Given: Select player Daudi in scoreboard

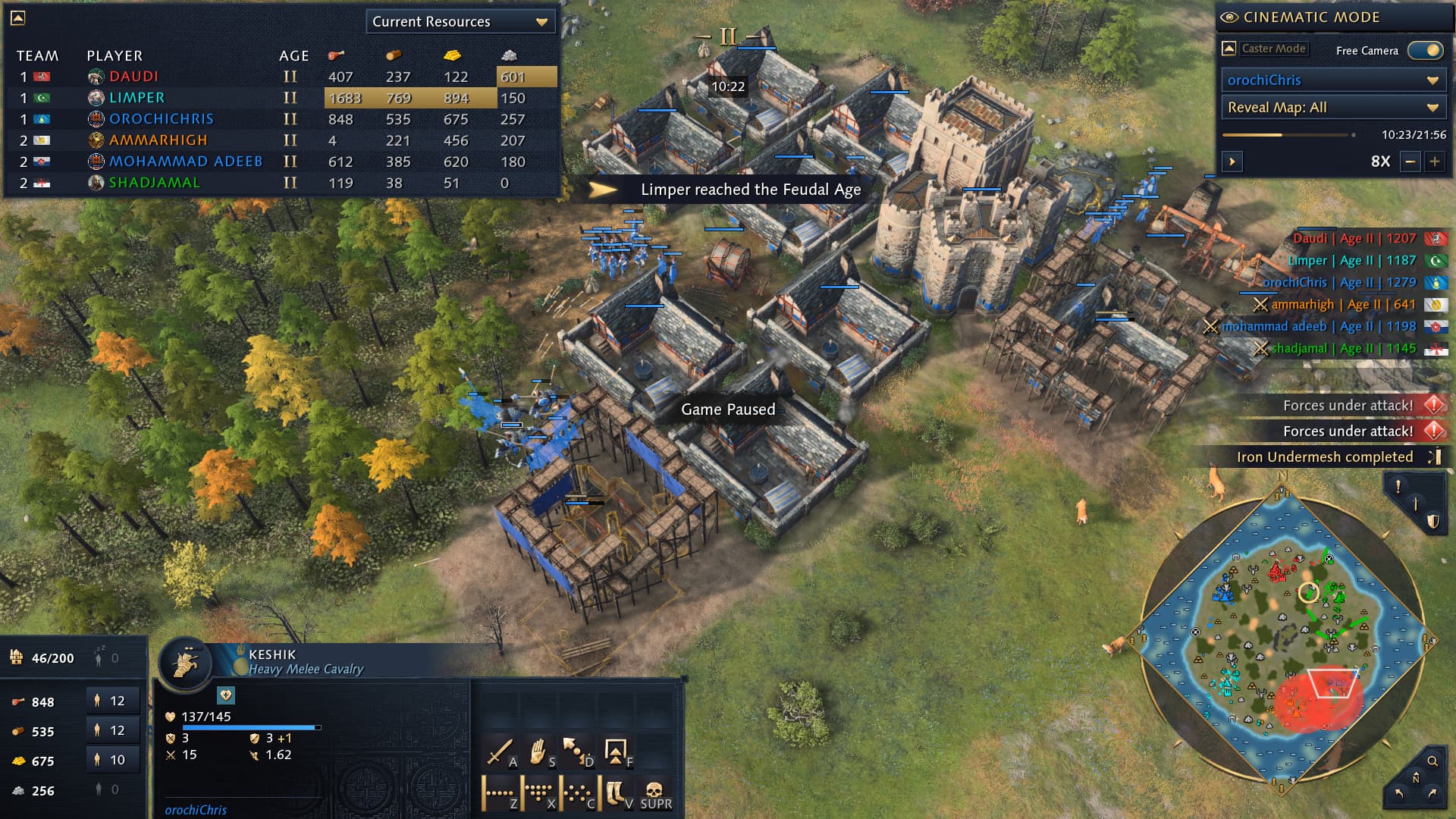Looking at the screenshot, I should click(133, 77).
